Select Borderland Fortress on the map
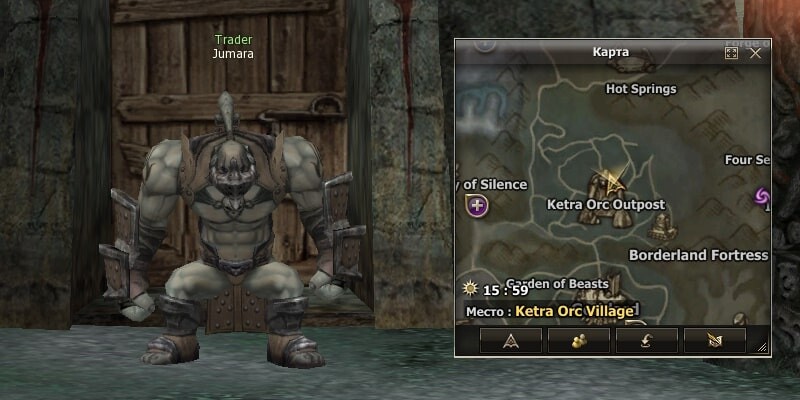The height and width of the screenshot is (400, 800). click(698, 255)
